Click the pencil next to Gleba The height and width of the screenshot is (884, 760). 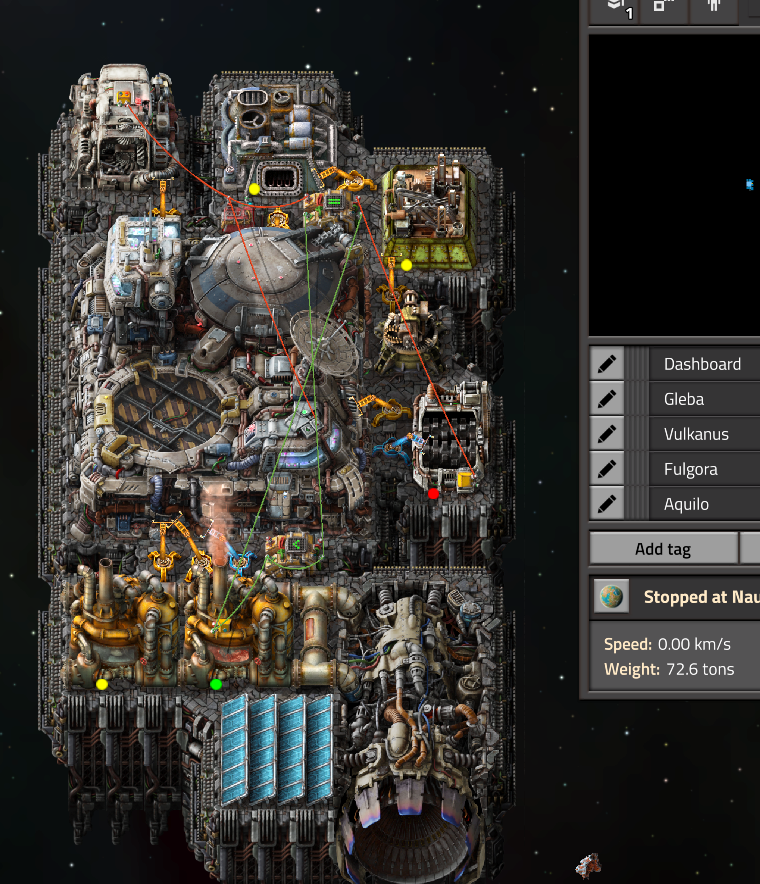[606, 399]
